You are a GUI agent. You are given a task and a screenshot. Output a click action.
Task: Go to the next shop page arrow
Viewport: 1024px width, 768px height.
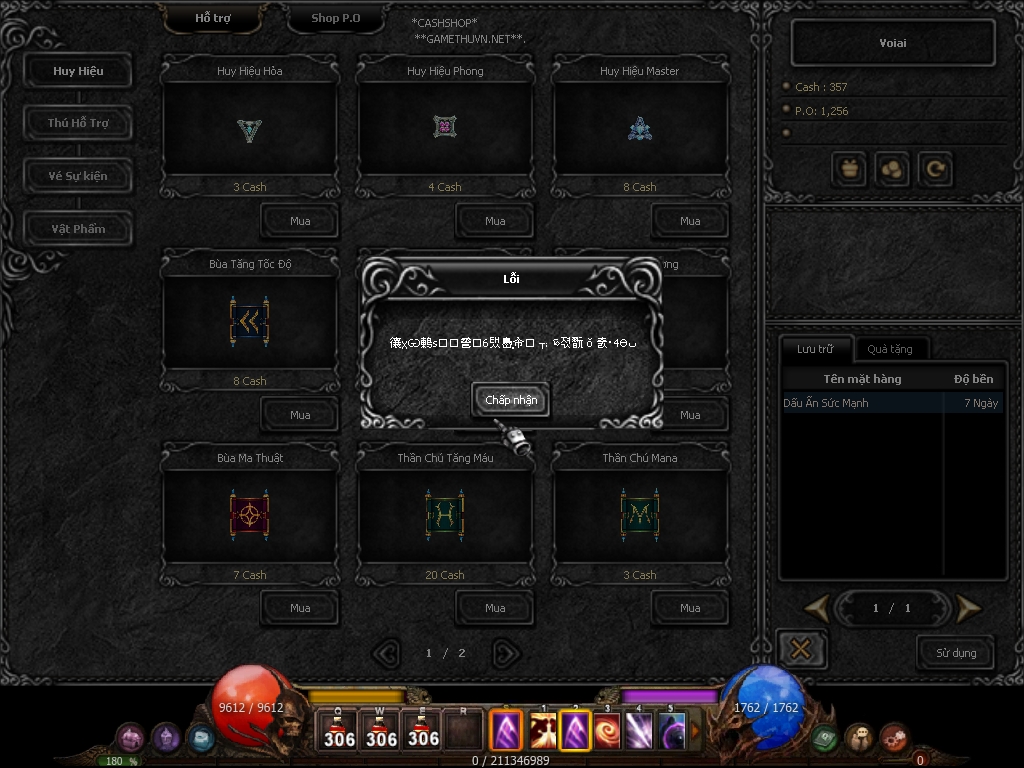[507, 653]
